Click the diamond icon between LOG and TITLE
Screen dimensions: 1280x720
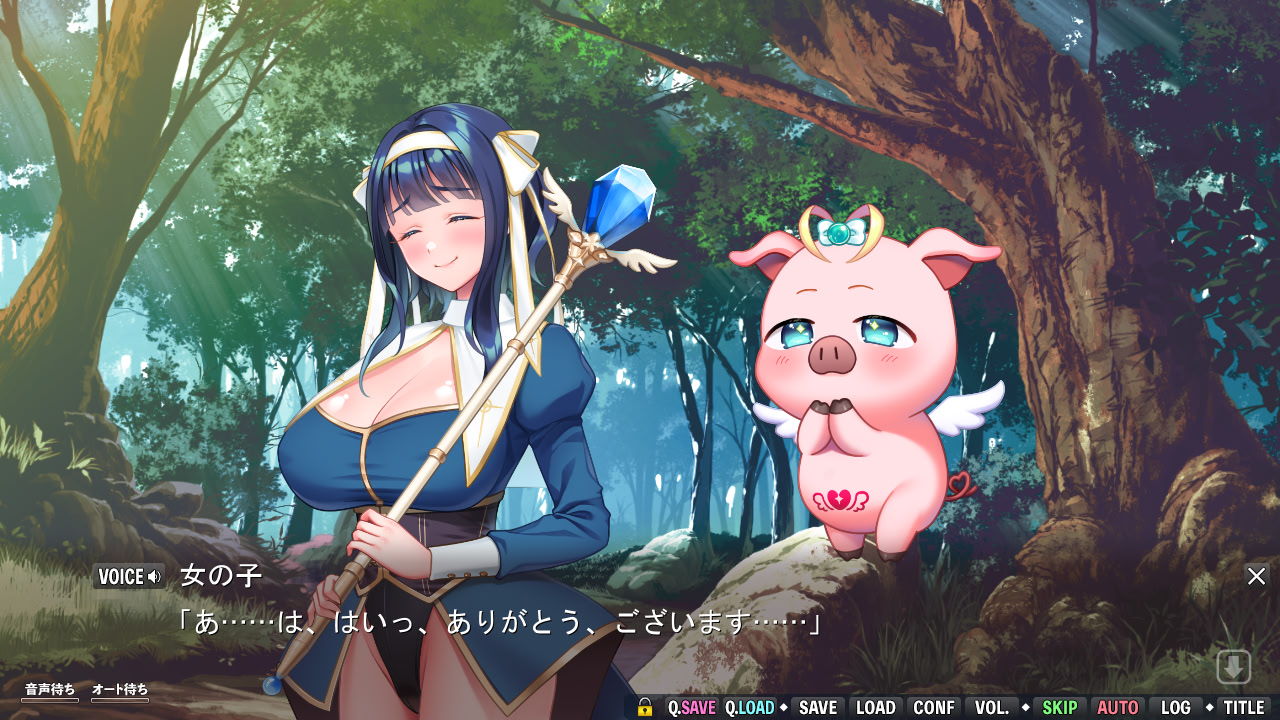coord(1209,707)
